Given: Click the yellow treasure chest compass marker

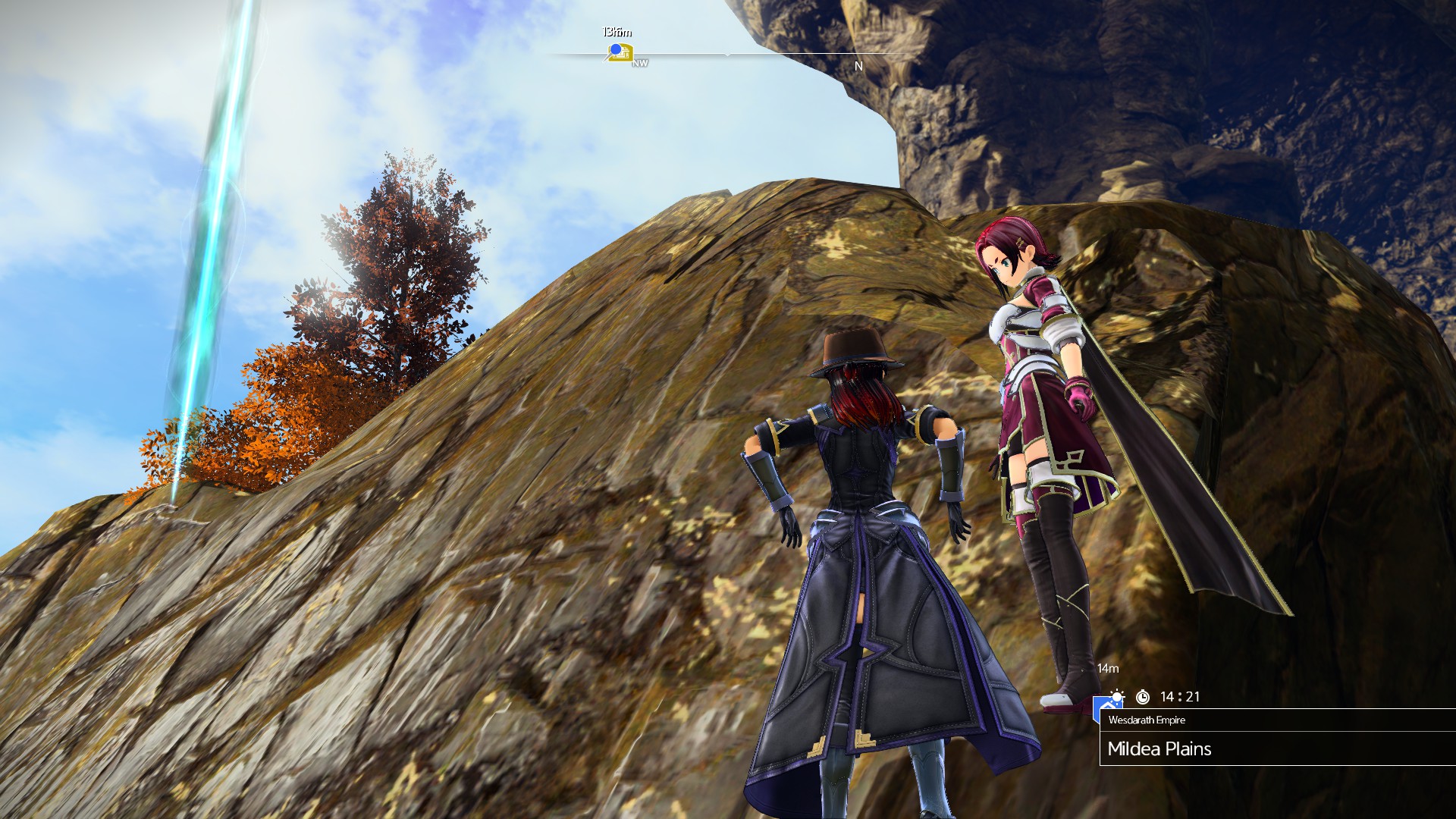Looking at the screenshot, I should point(621,52).
